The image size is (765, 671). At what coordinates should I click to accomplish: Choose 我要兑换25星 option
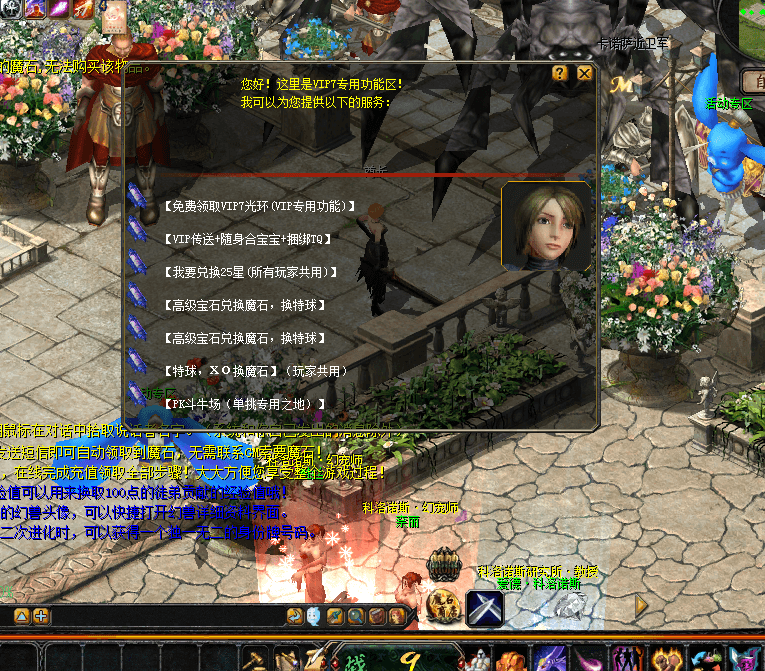click(x=249, y=272)
